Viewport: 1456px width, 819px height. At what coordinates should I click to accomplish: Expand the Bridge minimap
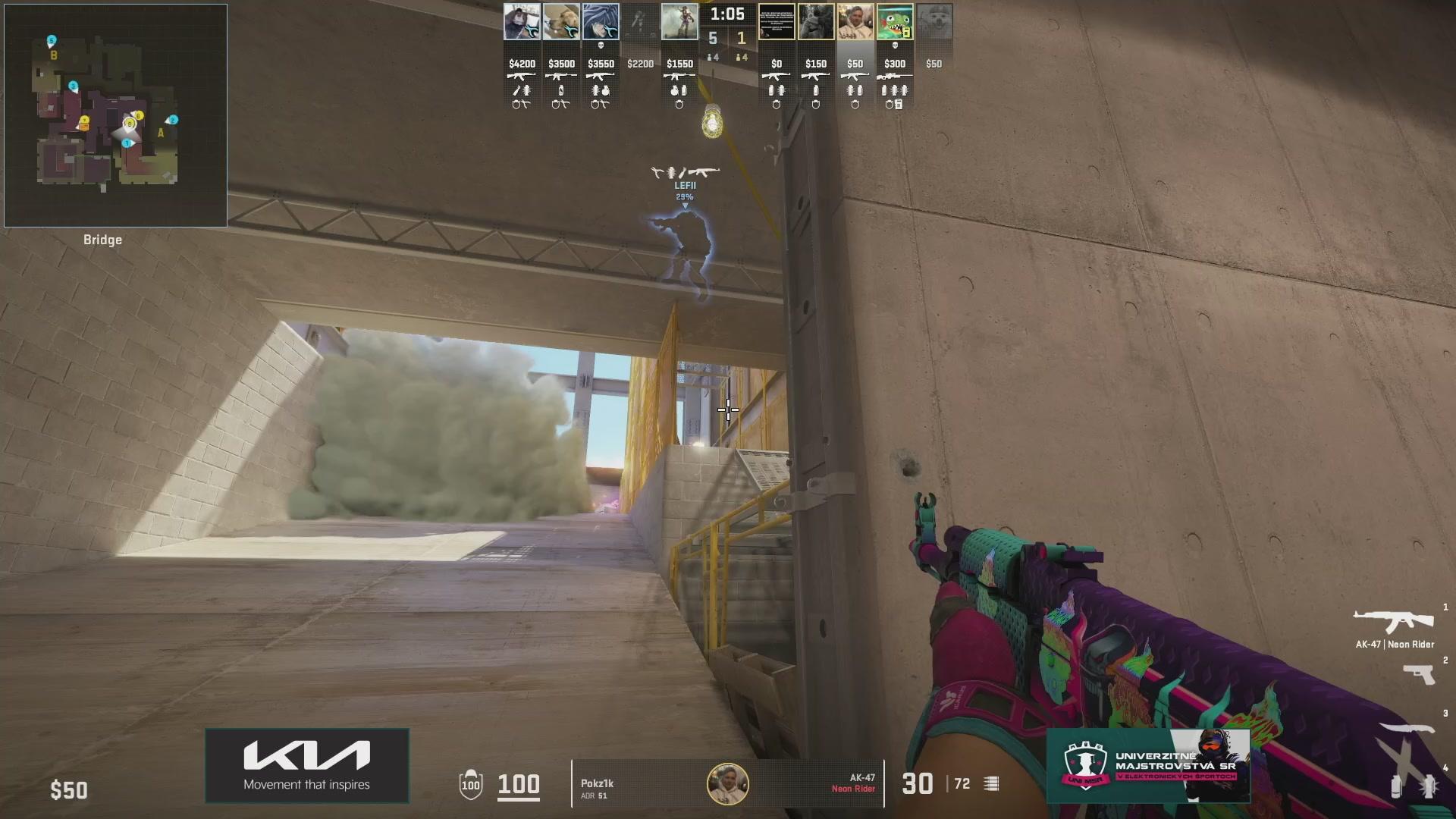(114, 114)
